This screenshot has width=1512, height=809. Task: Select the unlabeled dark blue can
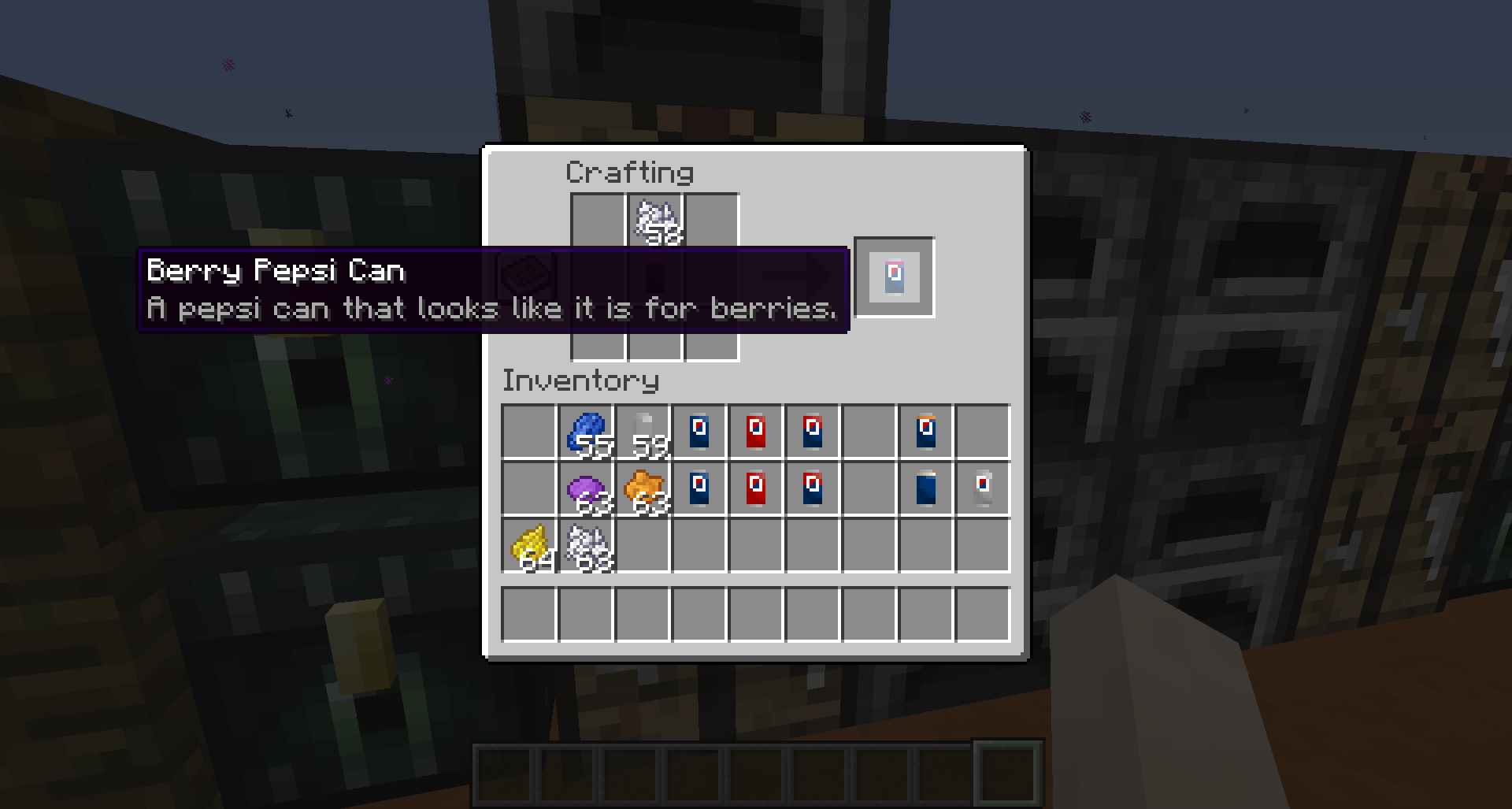[x=924, y=488]
